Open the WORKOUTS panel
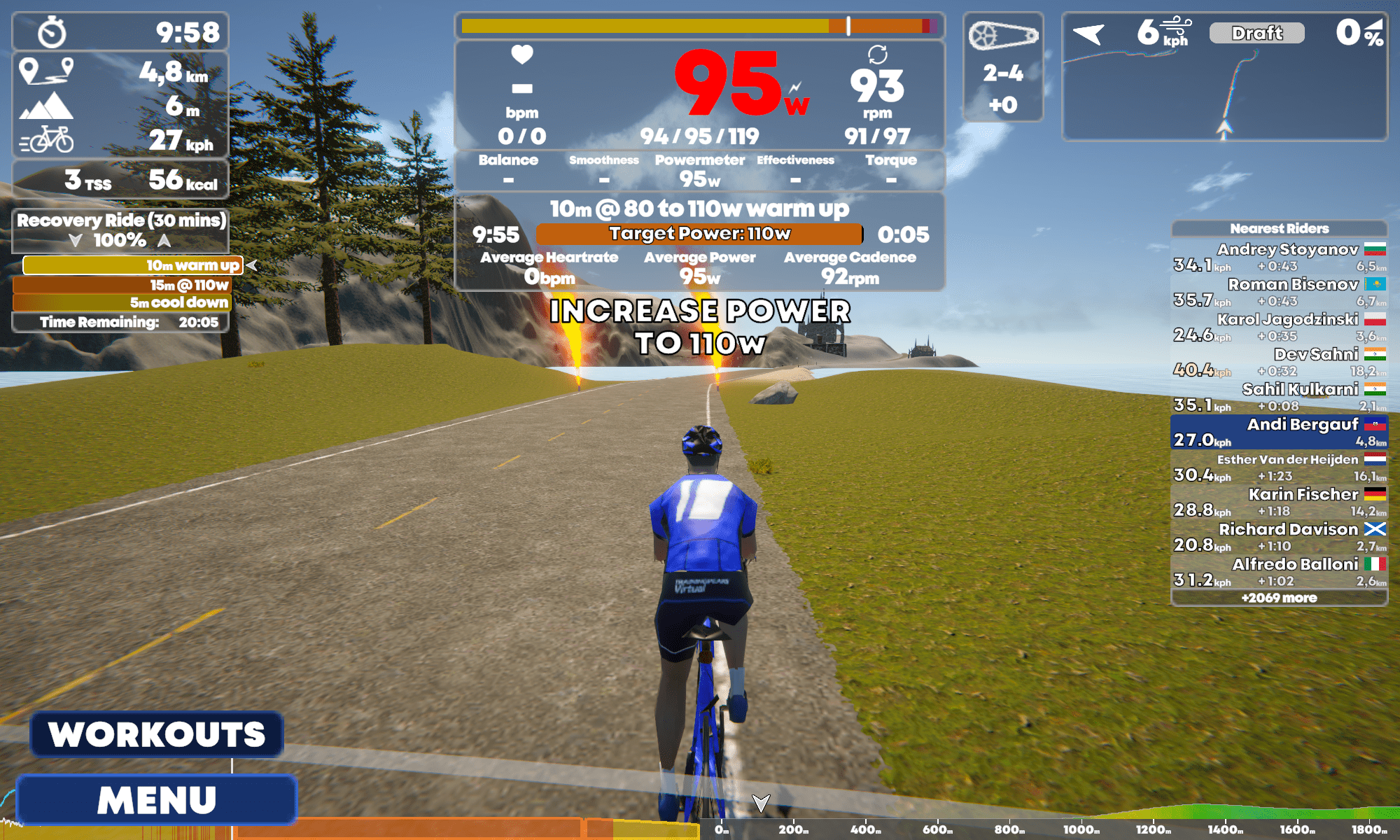 [156, 734]
